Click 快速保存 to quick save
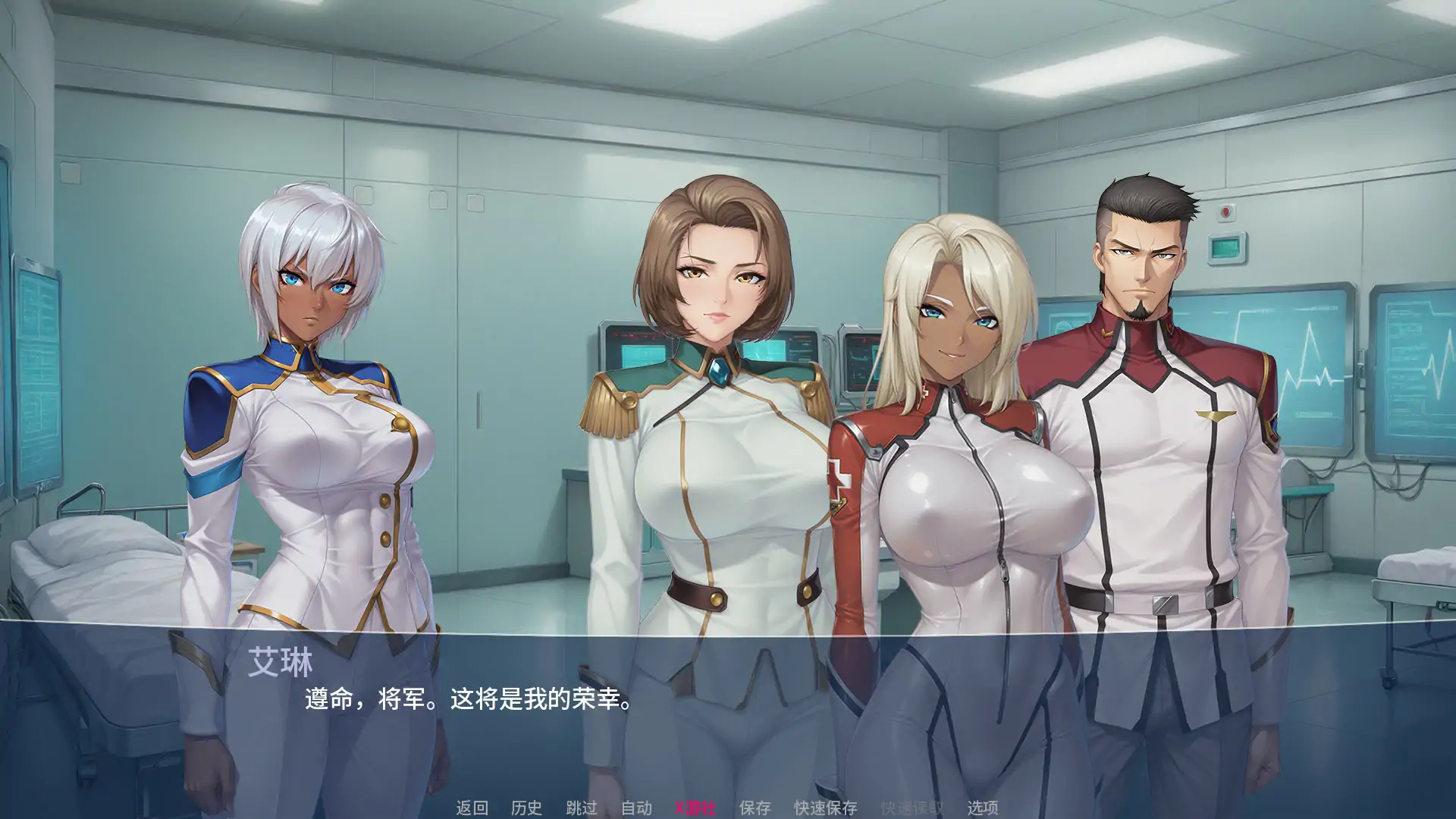This screenshot has width=1456, height=819. (825, 808)
